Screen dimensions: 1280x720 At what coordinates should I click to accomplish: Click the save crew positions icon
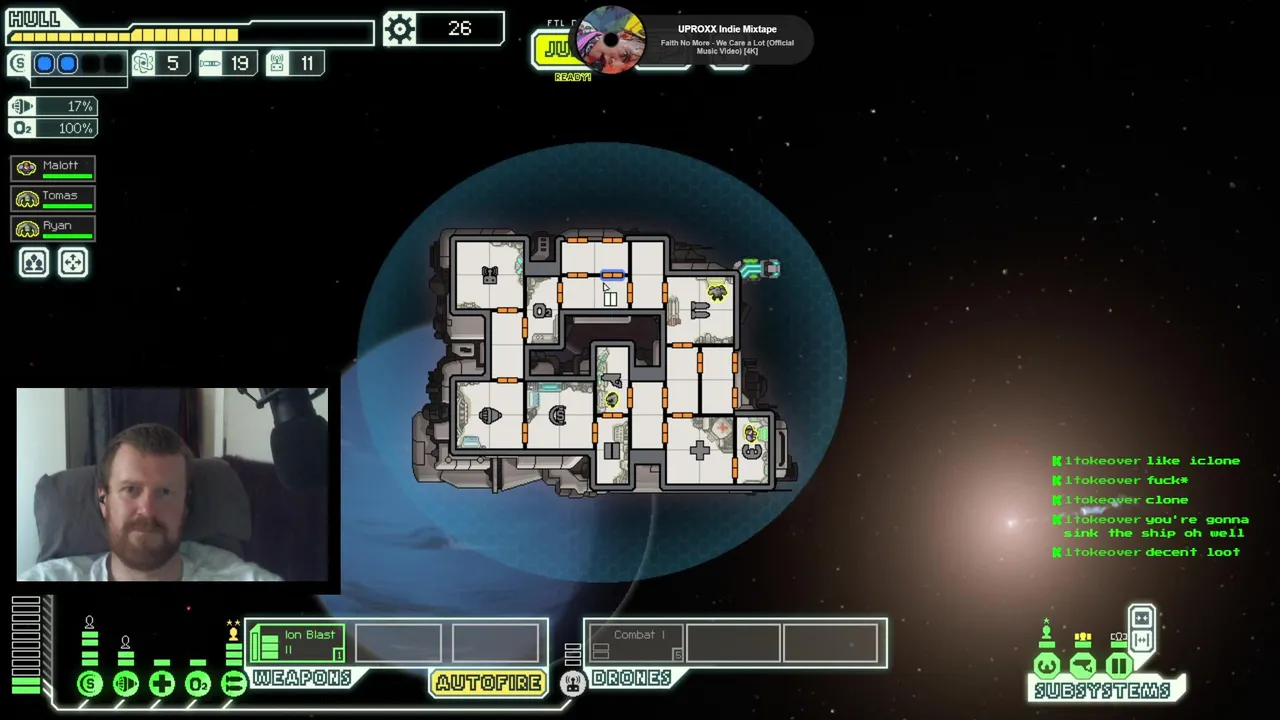pos(34,263)
